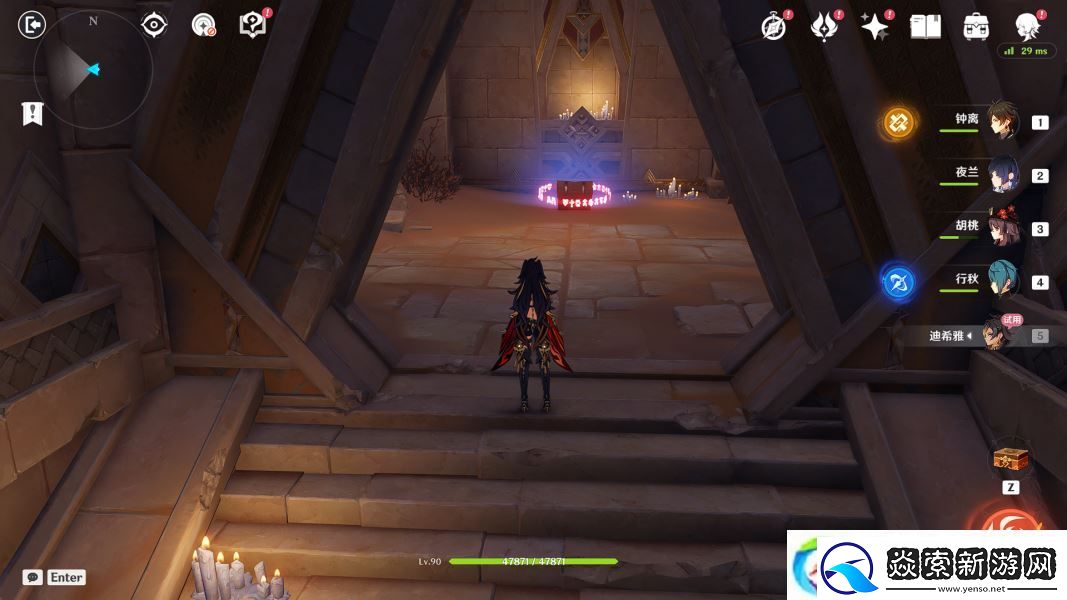Toggle the eye-shaped sight icon
Viewport: 1067px width, 600px height.
click(x=154, y=25)
